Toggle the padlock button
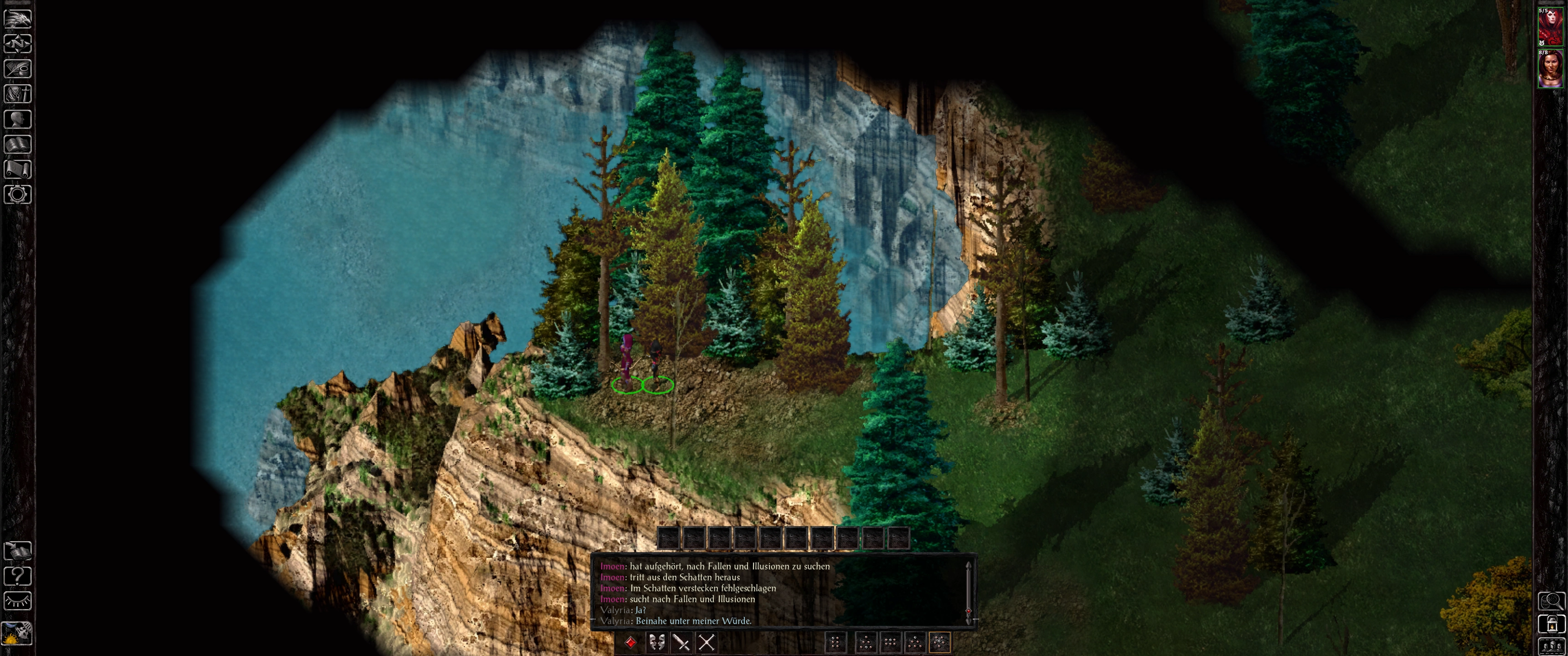 pyautogui.click(x=1551, y=624)
